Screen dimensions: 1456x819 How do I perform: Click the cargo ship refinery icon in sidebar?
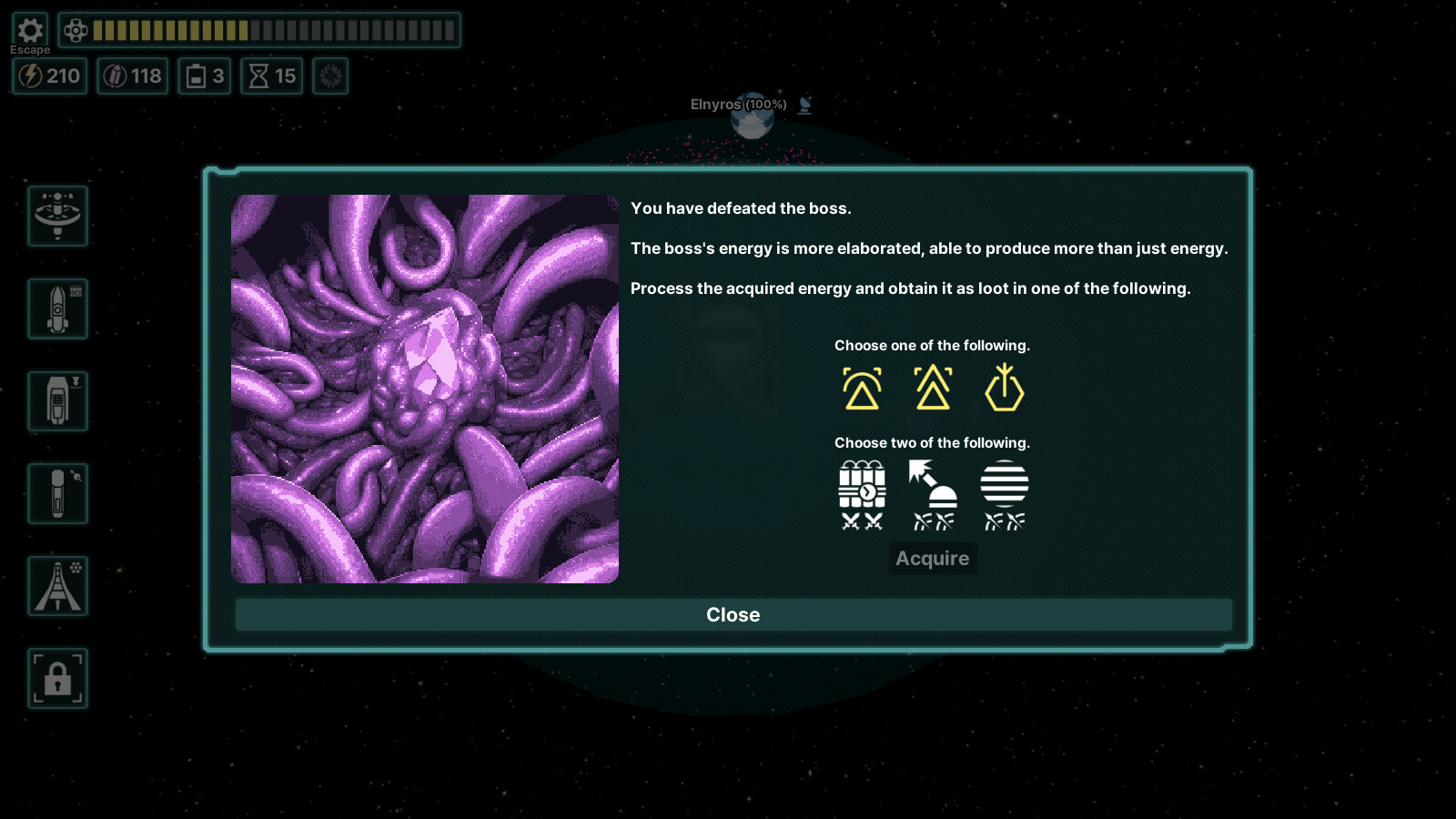pyautogui.click(x=57, y=400)
